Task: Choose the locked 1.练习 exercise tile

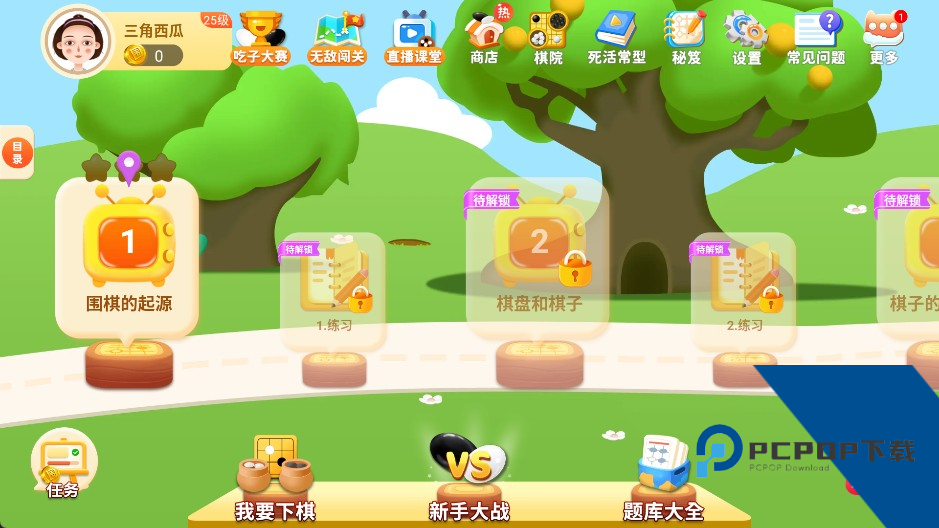Action: click(x=334, y=288)
